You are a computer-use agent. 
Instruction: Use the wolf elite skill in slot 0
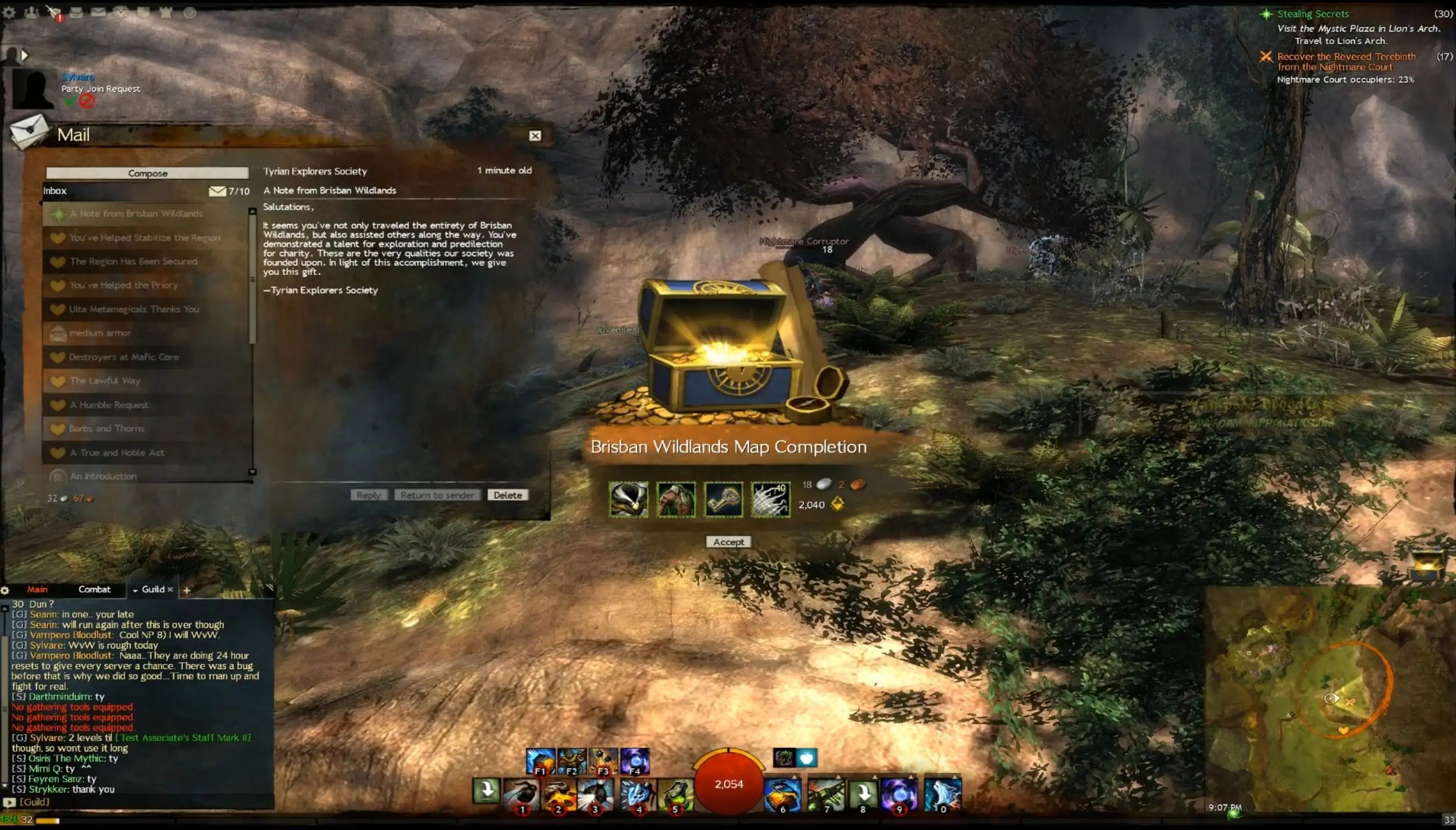tap(943, 793)
